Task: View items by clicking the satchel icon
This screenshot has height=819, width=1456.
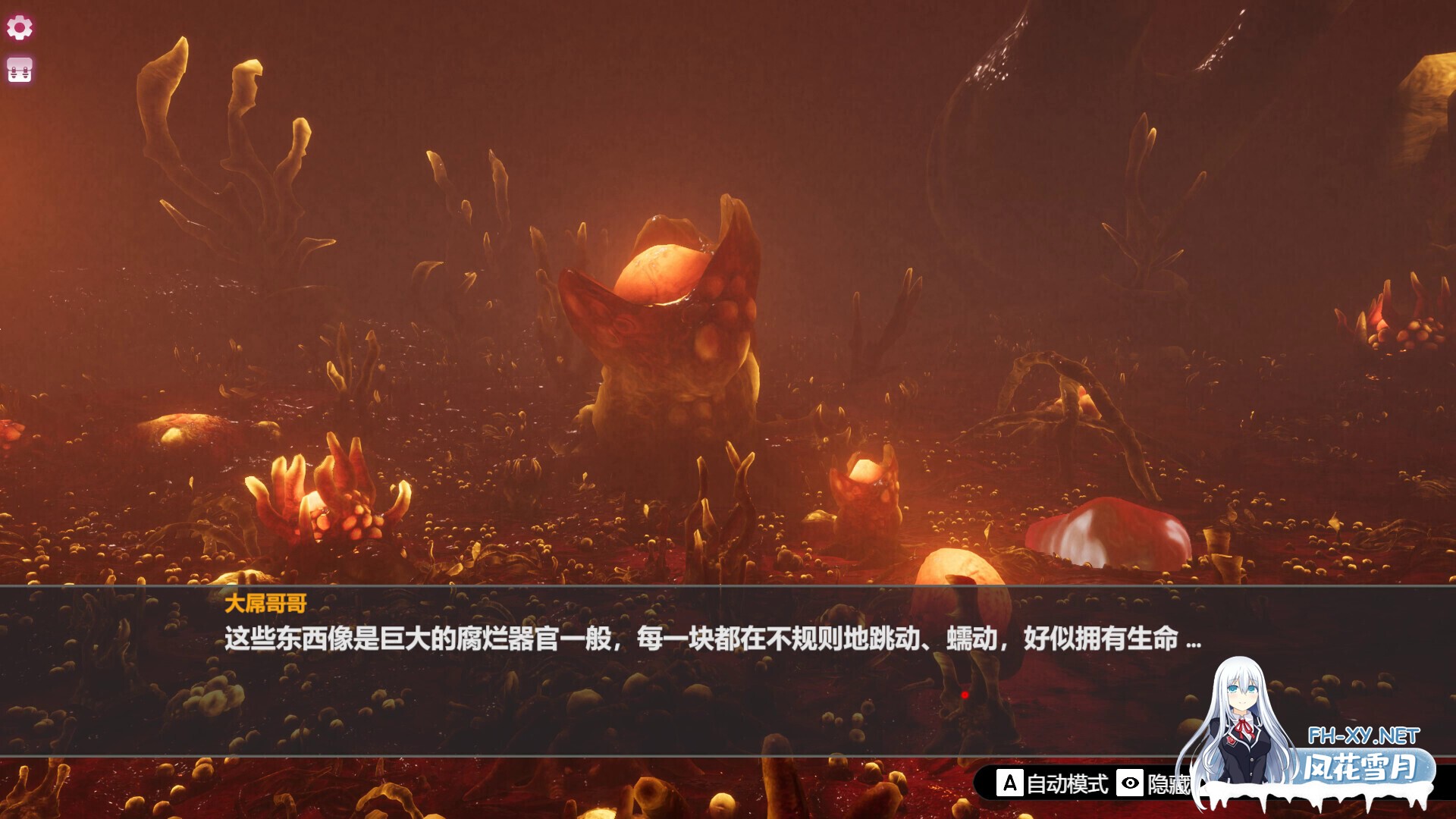Action: pos(19,70)
